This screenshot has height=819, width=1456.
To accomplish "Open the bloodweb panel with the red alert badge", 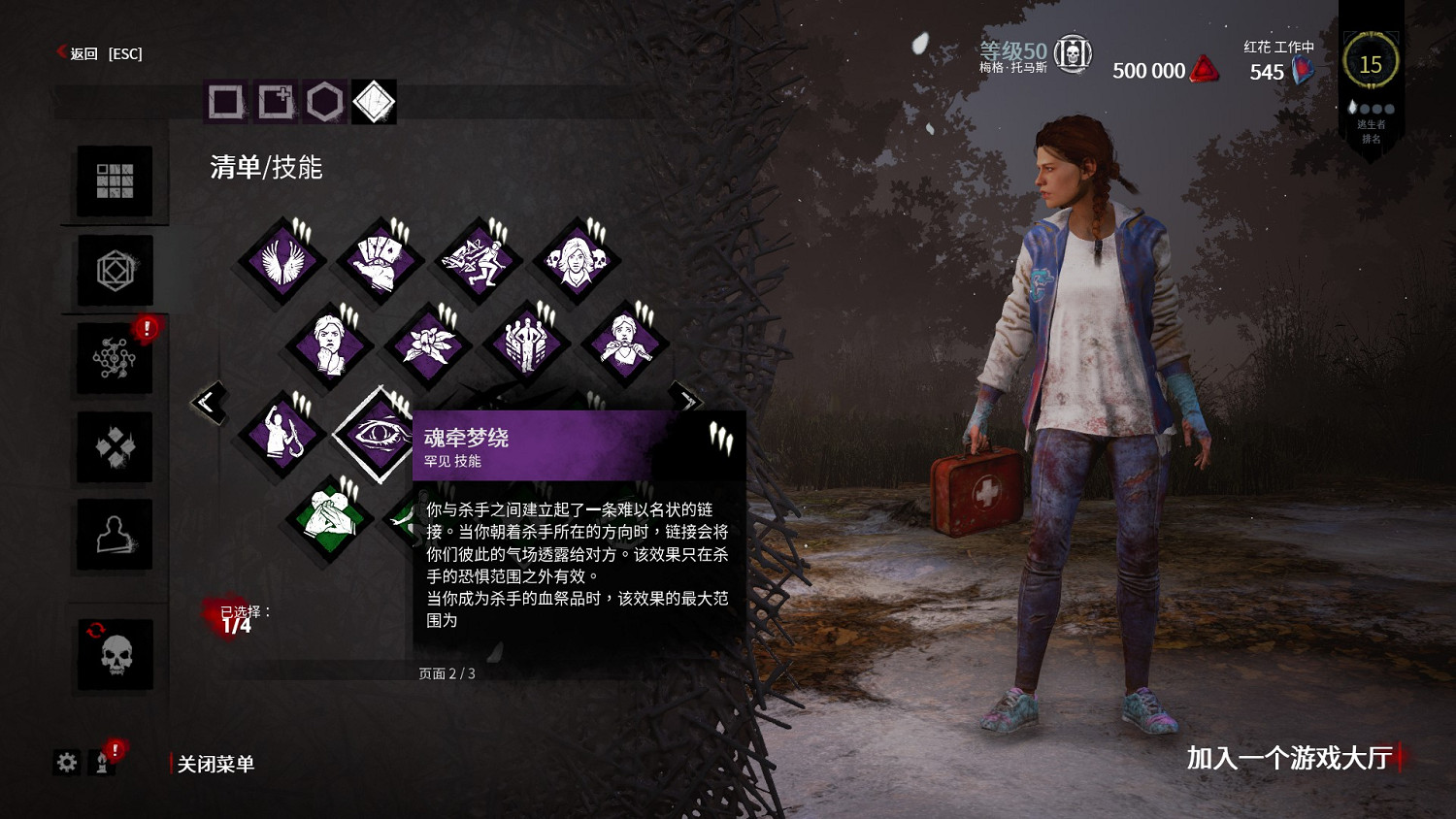I will click(114, 357).
